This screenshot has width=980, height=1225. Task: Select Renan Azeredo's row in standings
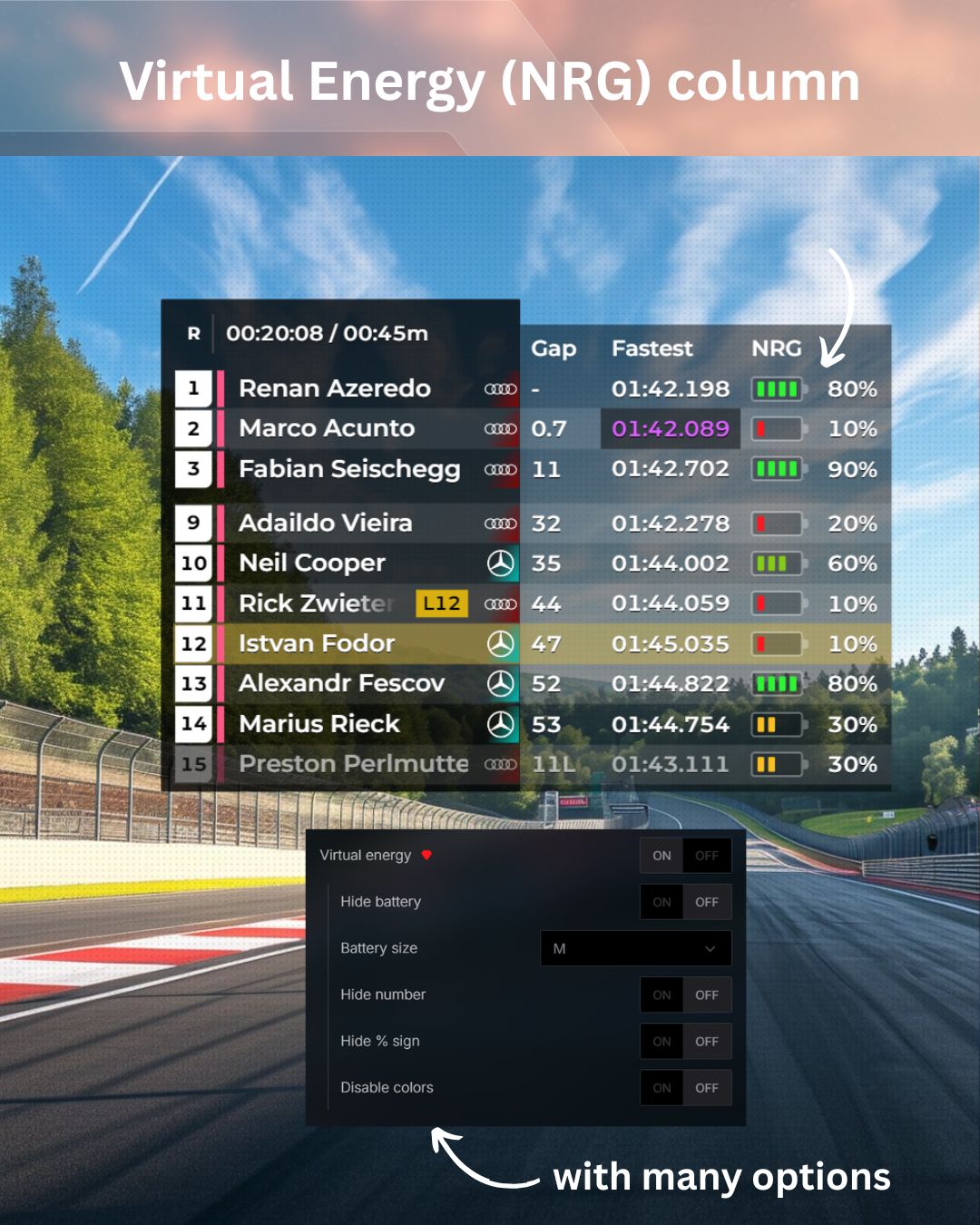click(335, 388)
